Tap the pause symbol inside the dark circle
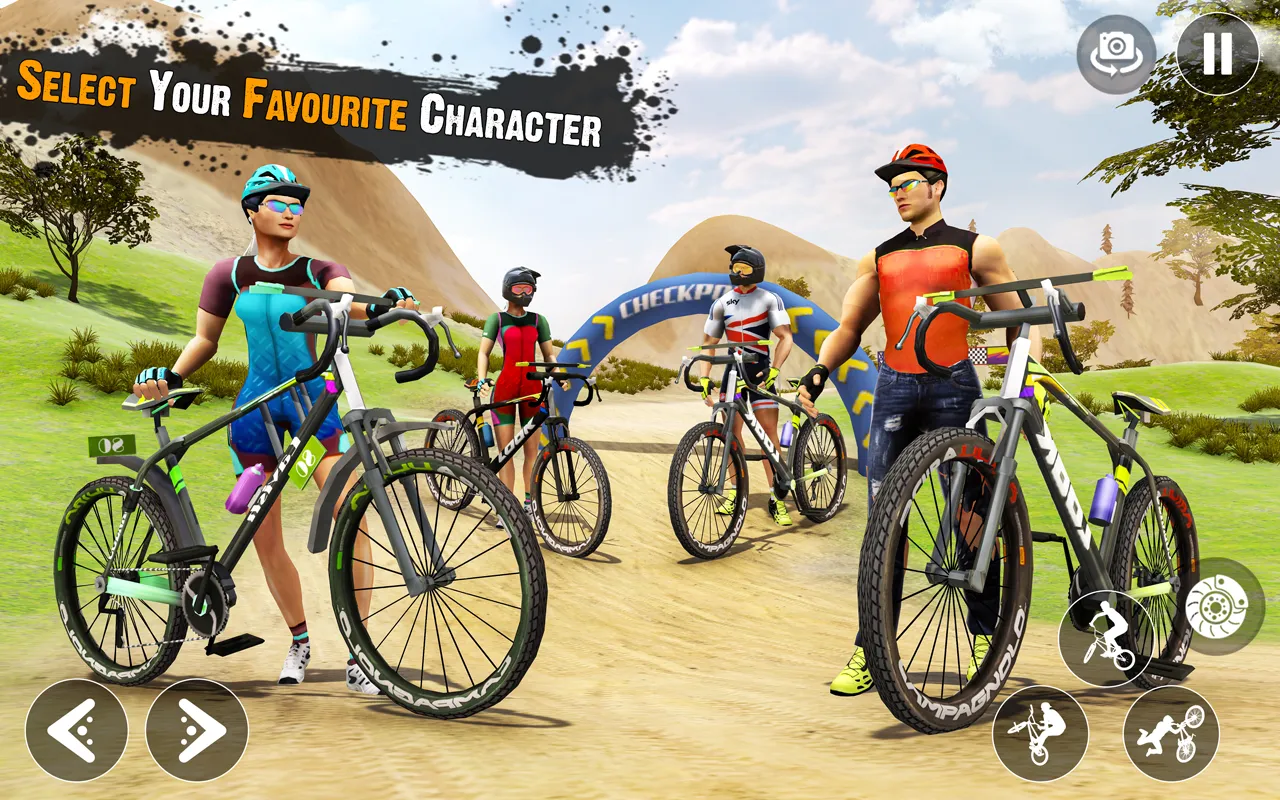 point(1216,53)
